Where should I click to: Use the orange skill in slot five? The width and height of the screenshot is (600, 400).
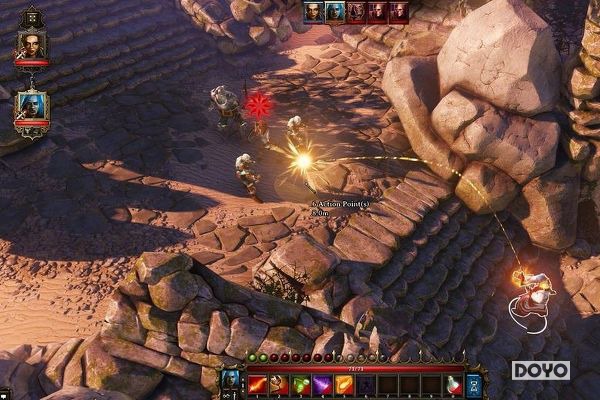tap(344, 383)
